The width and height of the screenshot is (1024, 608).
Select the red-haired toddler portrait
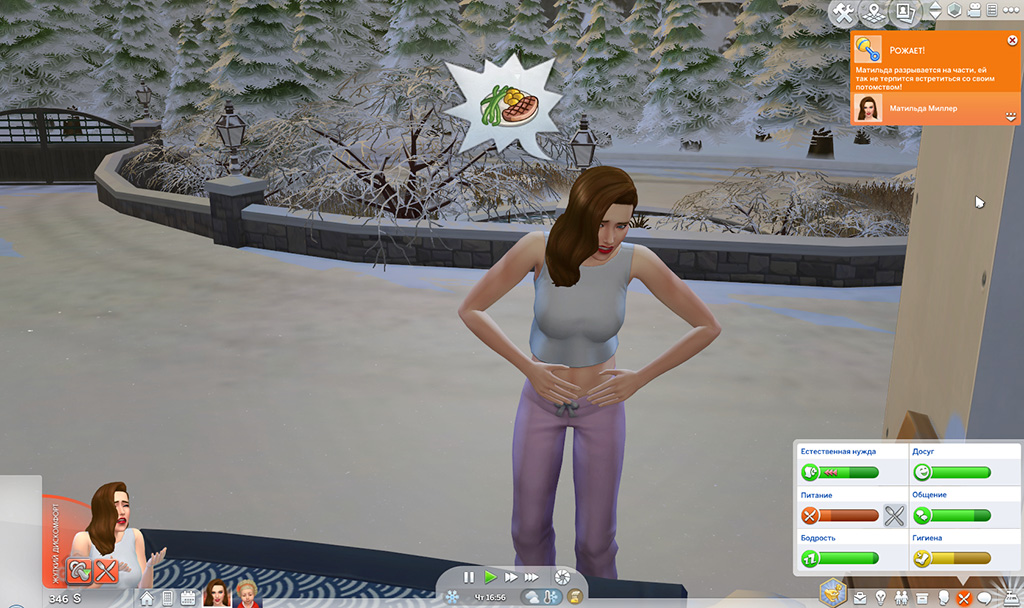tap(246, 593)
